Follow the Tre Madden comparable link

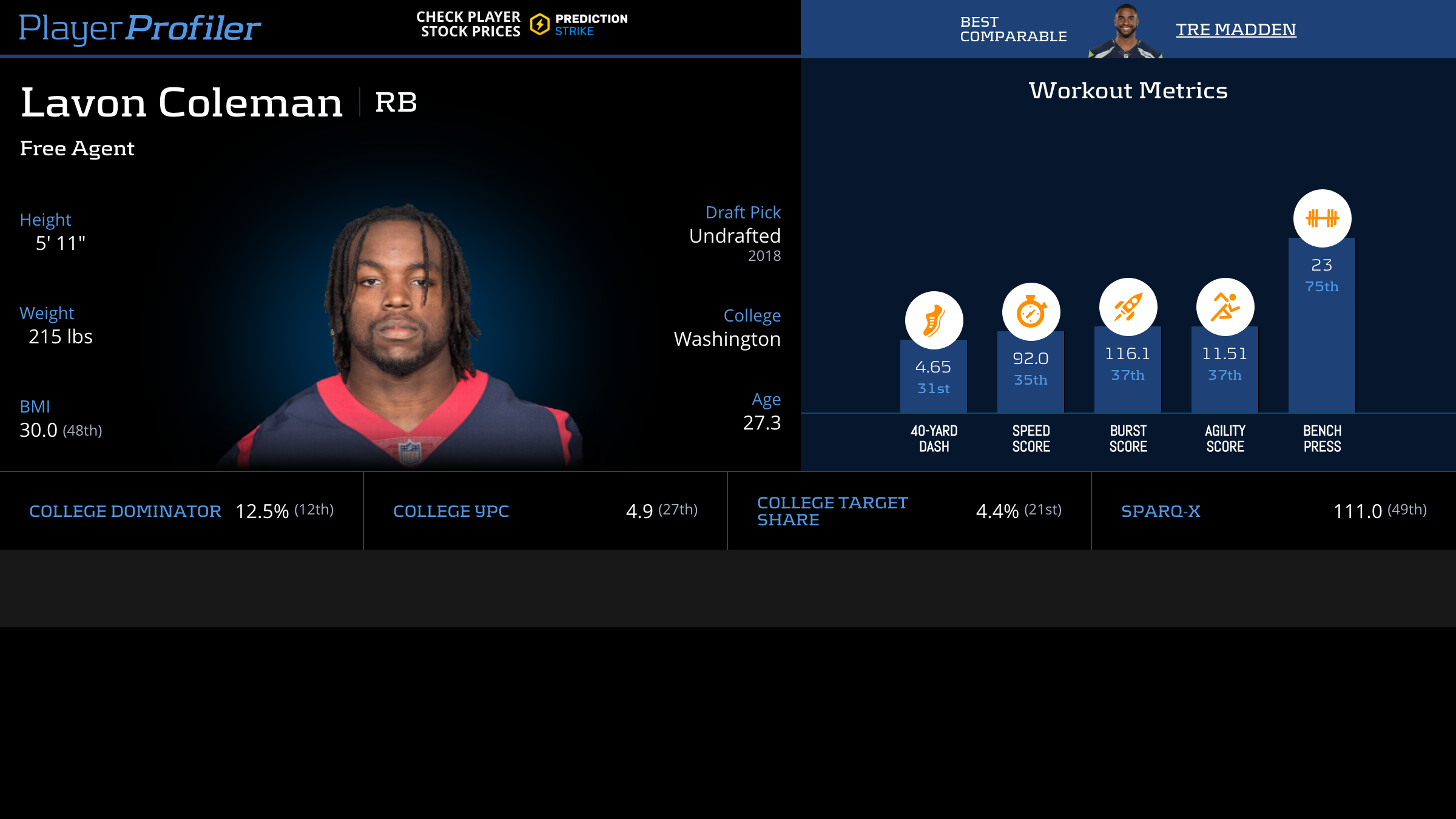click(x=1236, y=29)
